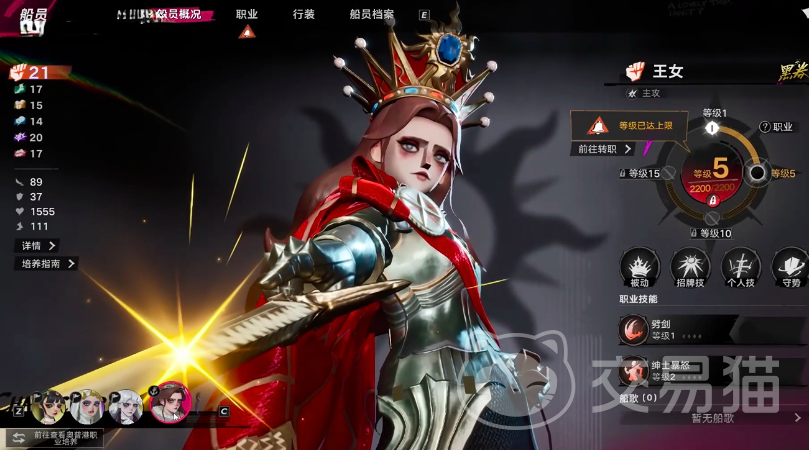Viewport: 809px width, 450px height.
Task: Show the 招牌技 signature skill
Action: 690,266
